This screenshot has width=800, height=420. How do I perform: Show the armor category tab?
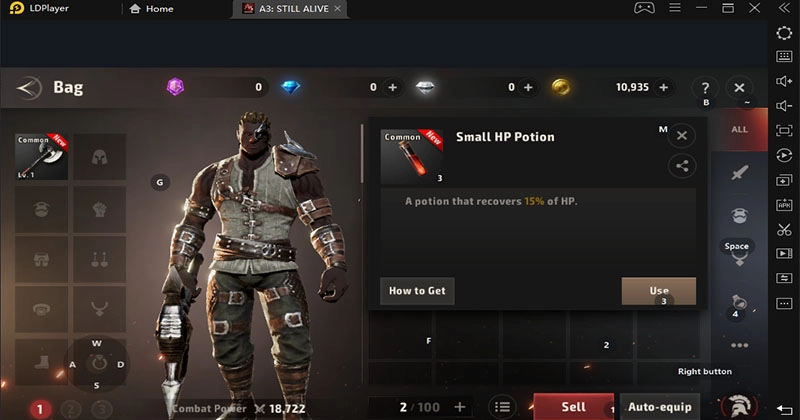[x=739, y=216]
